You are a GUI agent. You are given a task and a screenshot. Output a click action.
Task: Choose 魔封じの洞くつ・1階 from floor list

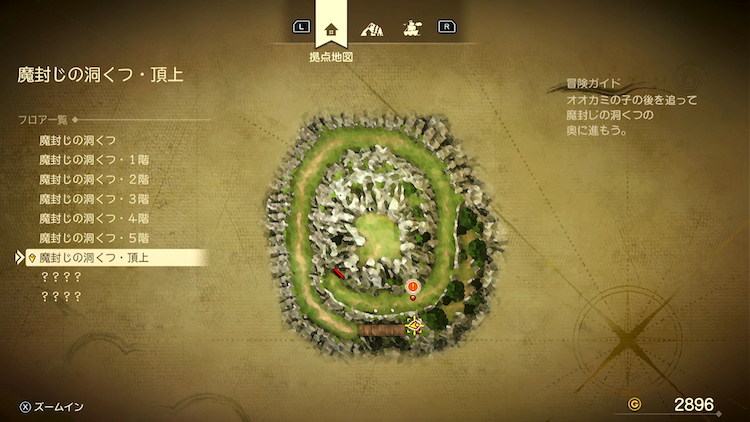(92, 159)
